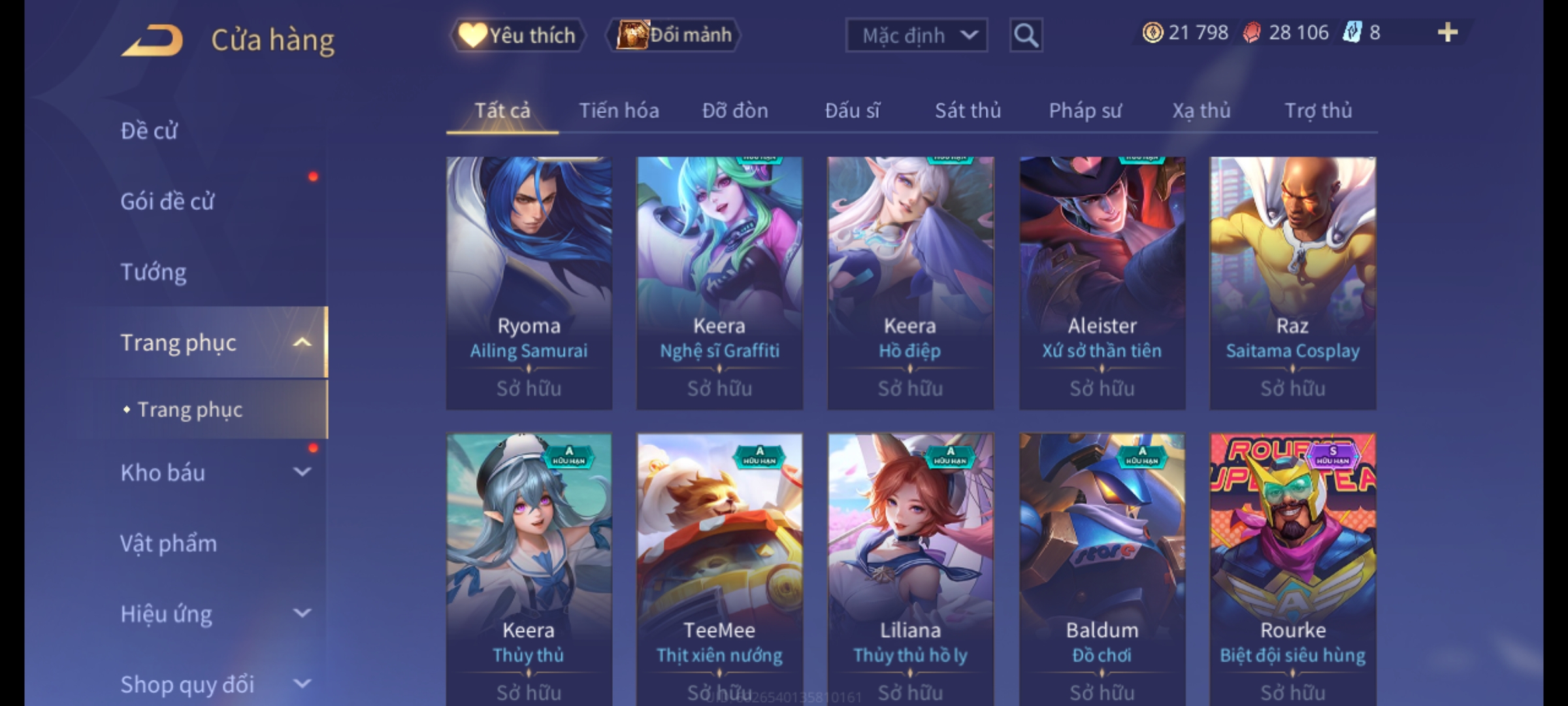Screen dimensions: 1568x706
Task: Add currency with the plus button
Action: click(x=1447, y=33)
